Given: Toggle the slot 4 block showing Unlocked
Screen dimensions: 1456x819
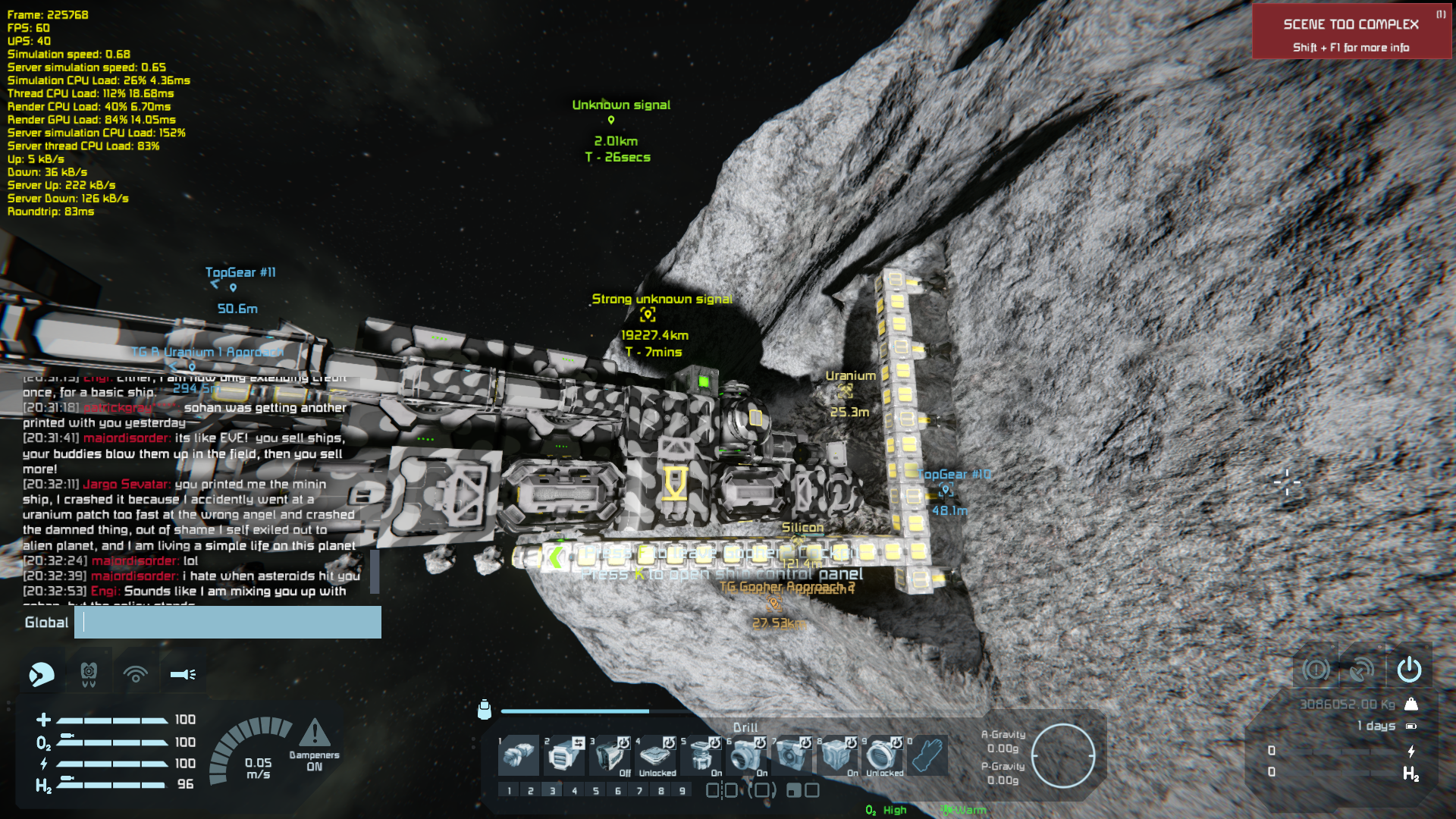Looking at the screenshot, I should tap(655, 755).
